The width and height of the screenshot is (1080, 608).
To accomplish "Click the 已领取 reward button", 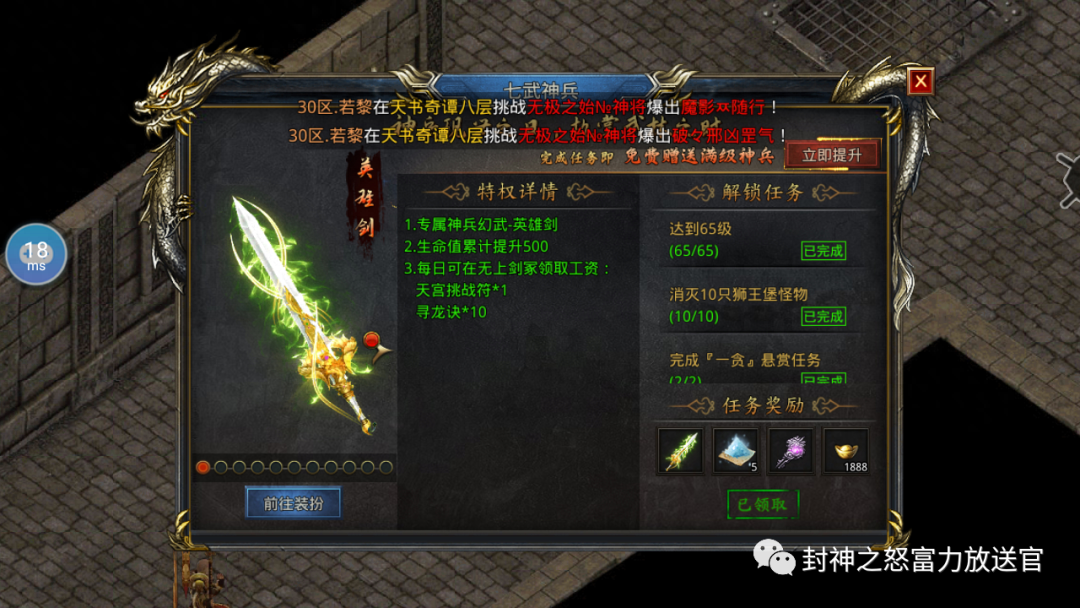I will pyautogui.click(x=762, y=505).
